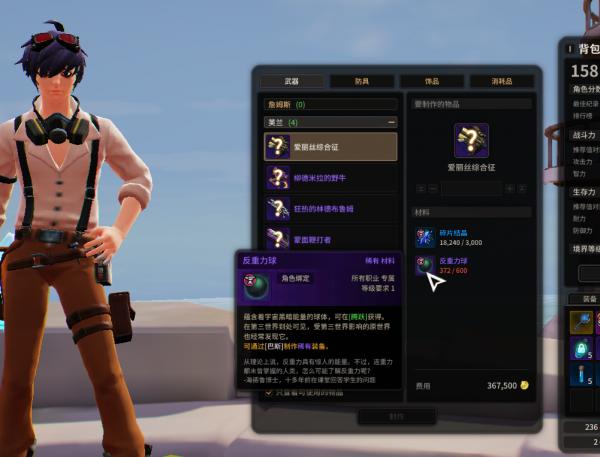Viewport: 600px width, 457px height.
Task: Show the 饰品 (accessories) tab
Action: 431,81
